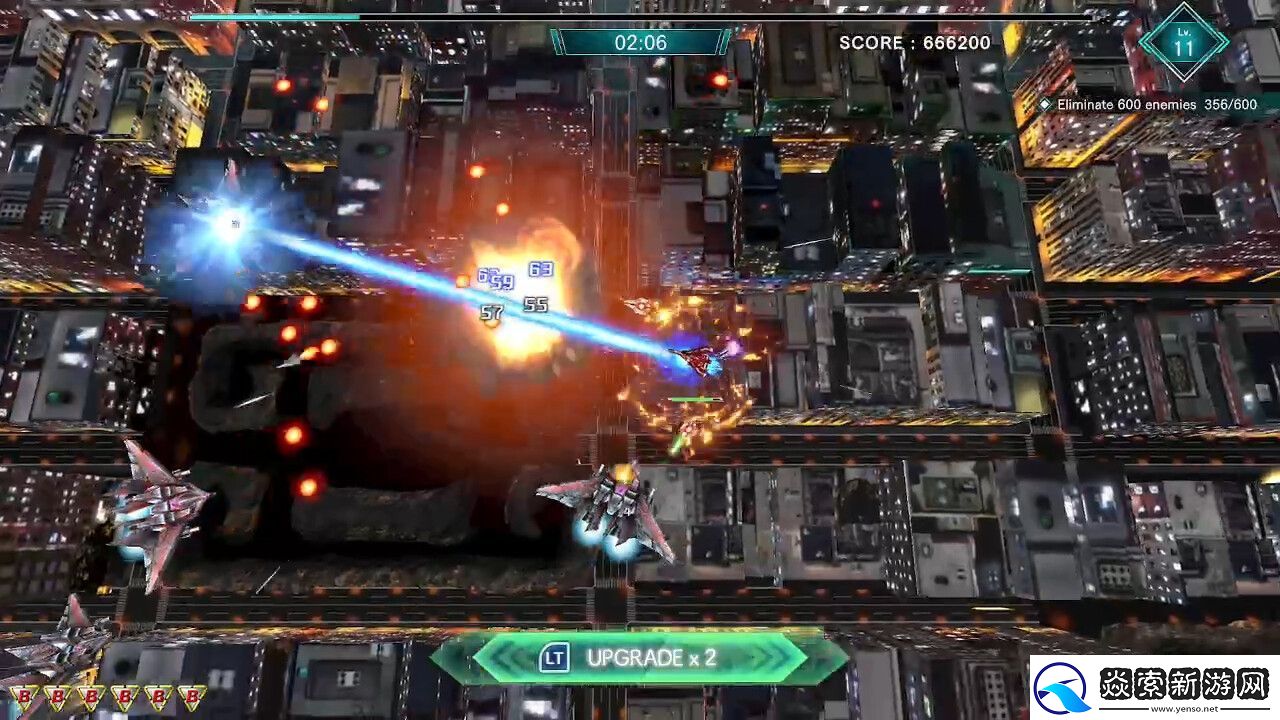
Task: Select the 02:06 timer panel
Action: [x=639, y=42]
